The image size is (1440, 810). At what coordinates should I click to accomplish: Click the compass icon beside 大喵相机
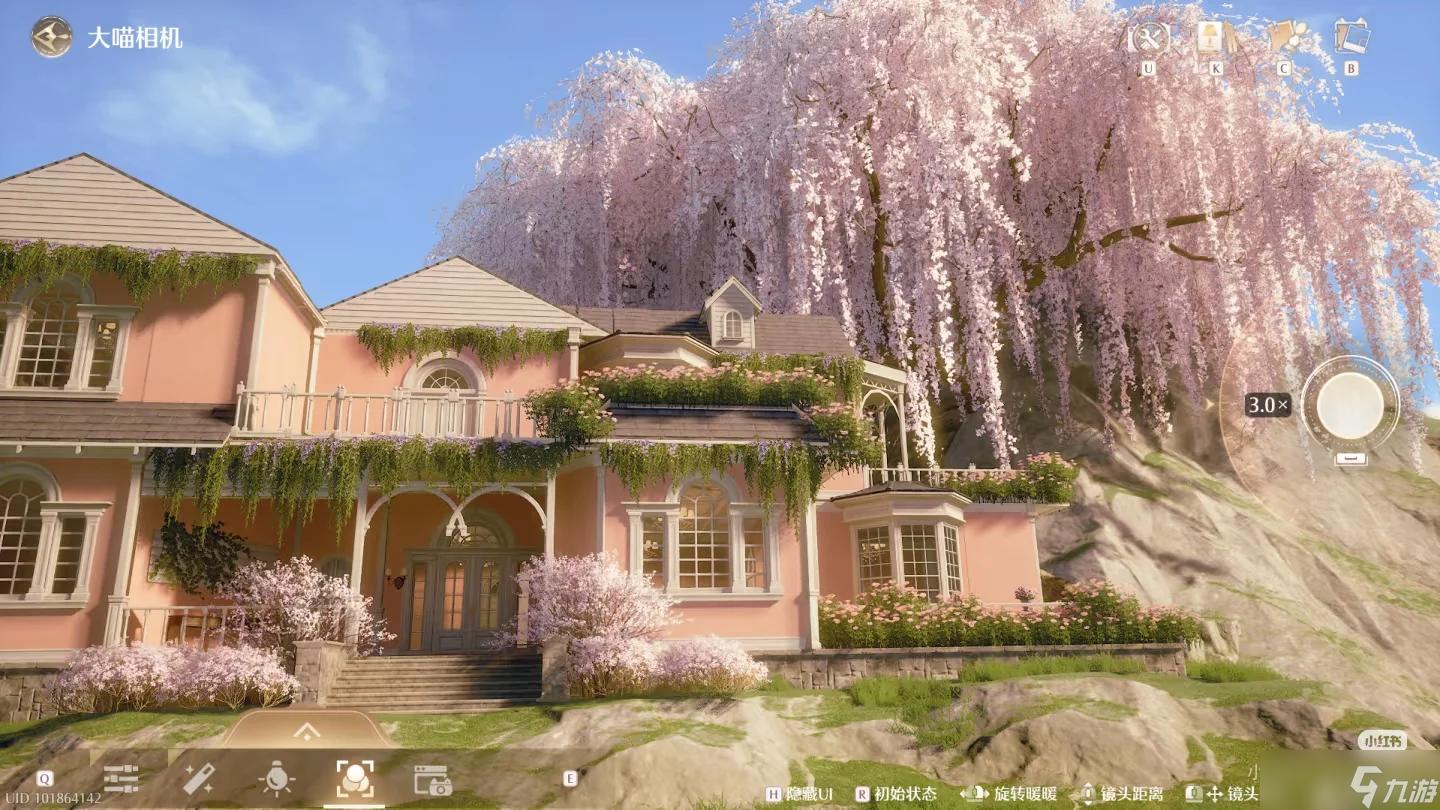[x=51, y=37]
